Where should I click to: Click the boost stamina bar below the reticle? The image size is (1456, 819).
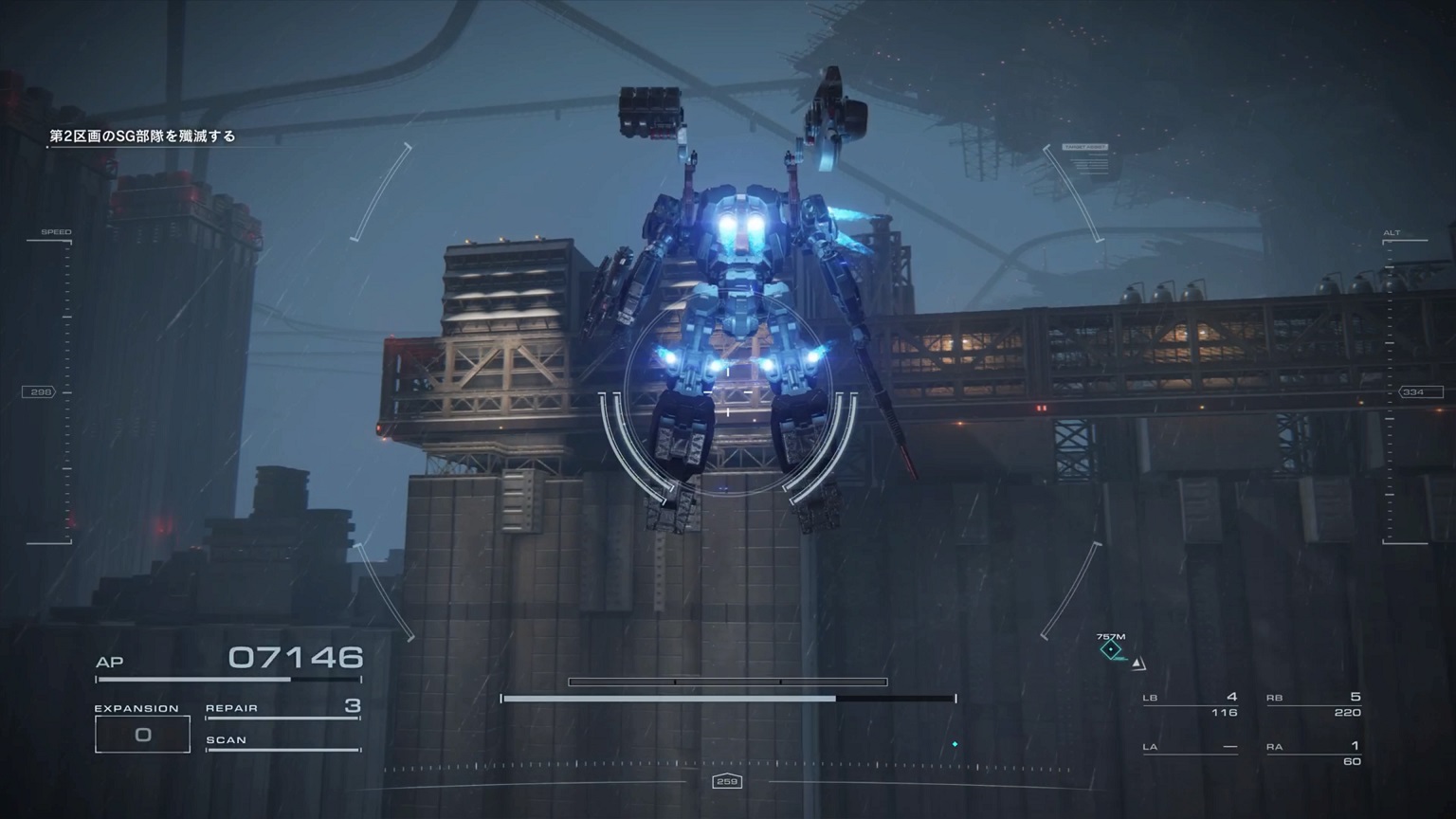[x=727, y=698]
